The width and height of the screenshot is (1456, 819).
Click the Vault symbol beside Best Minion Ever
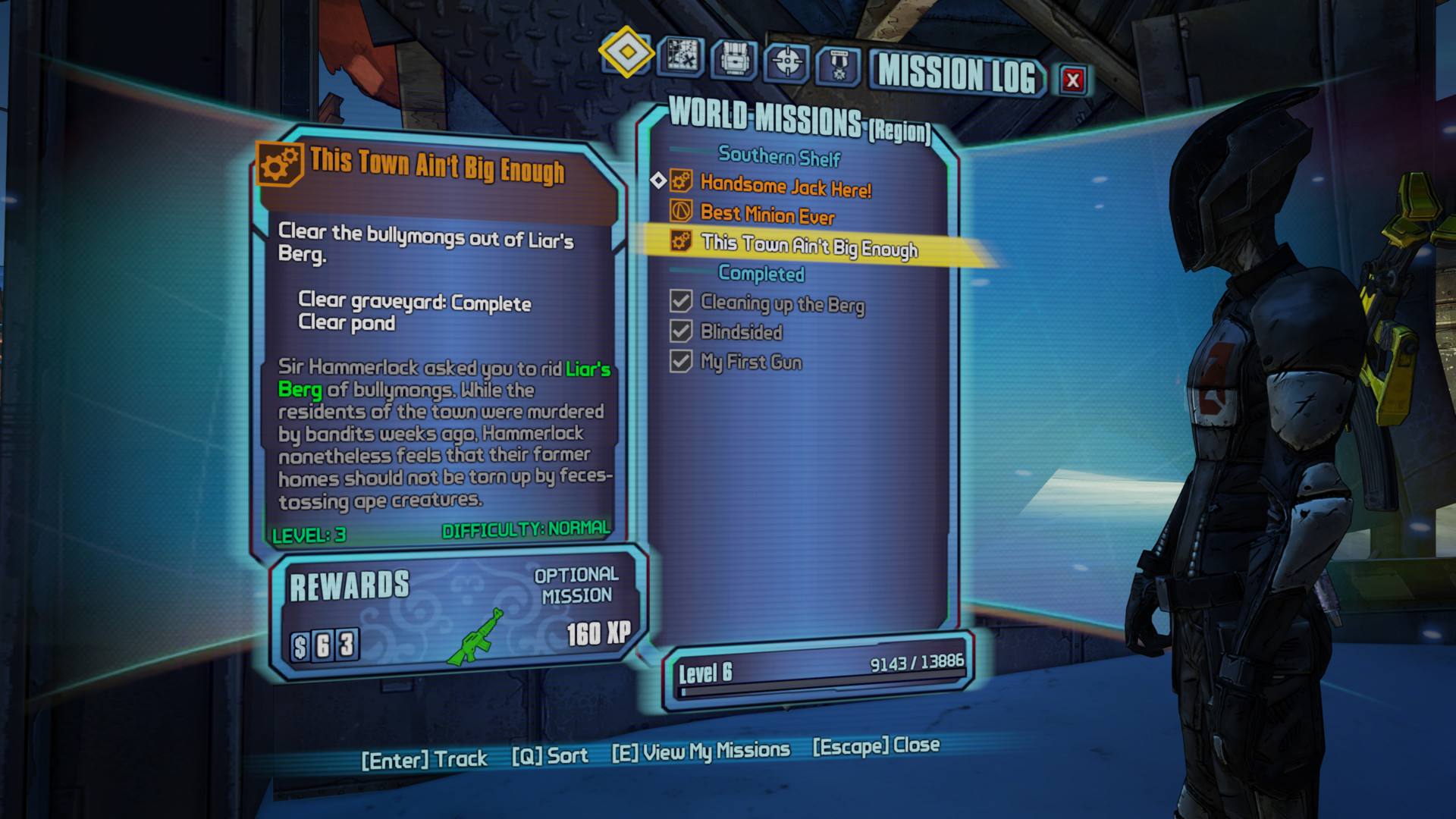coord(679,212)
